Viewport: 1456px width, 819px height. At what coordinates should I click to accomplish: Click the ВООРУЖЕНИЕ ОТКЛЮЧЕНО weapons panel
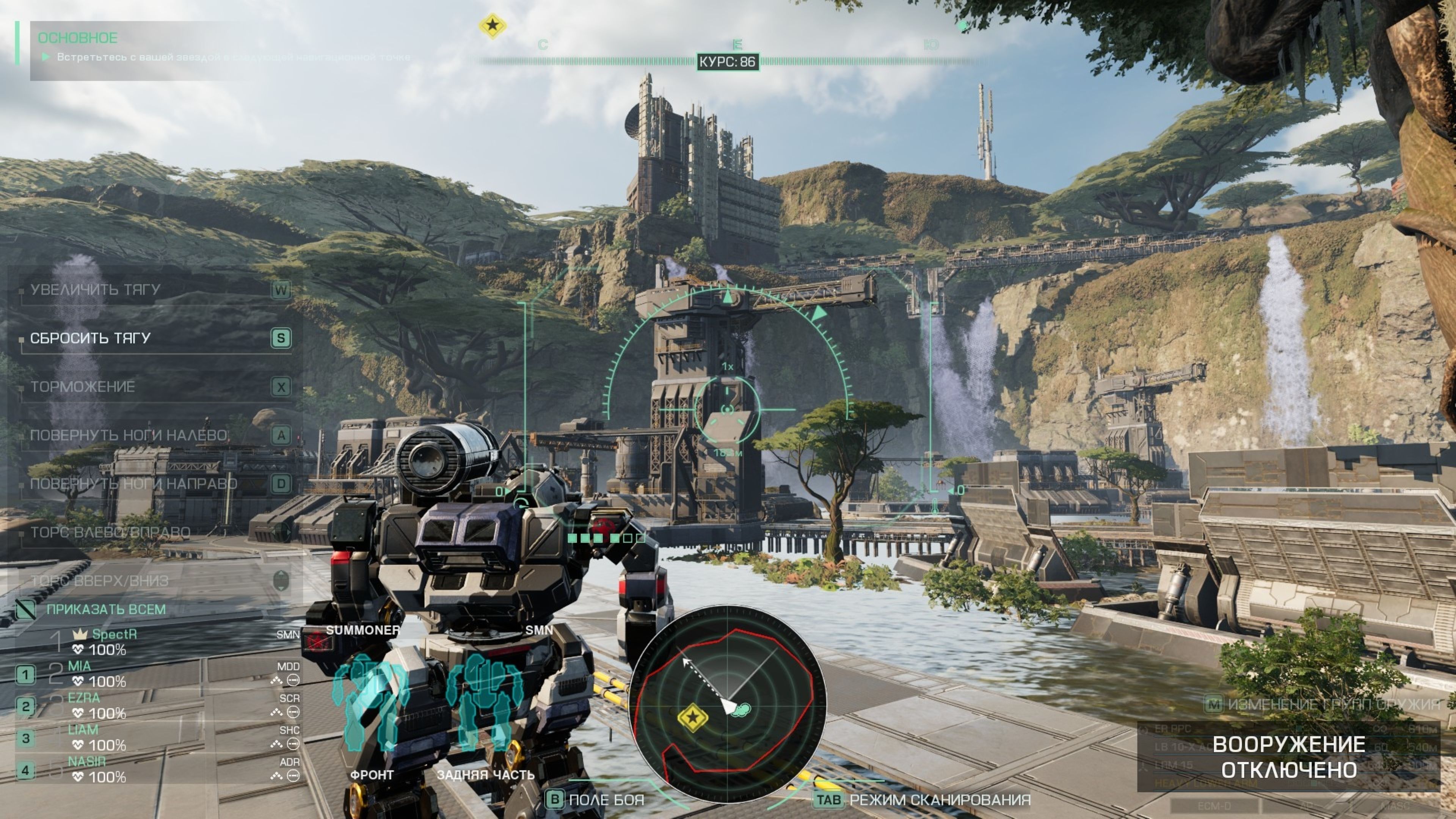[x=1289, y=757]
